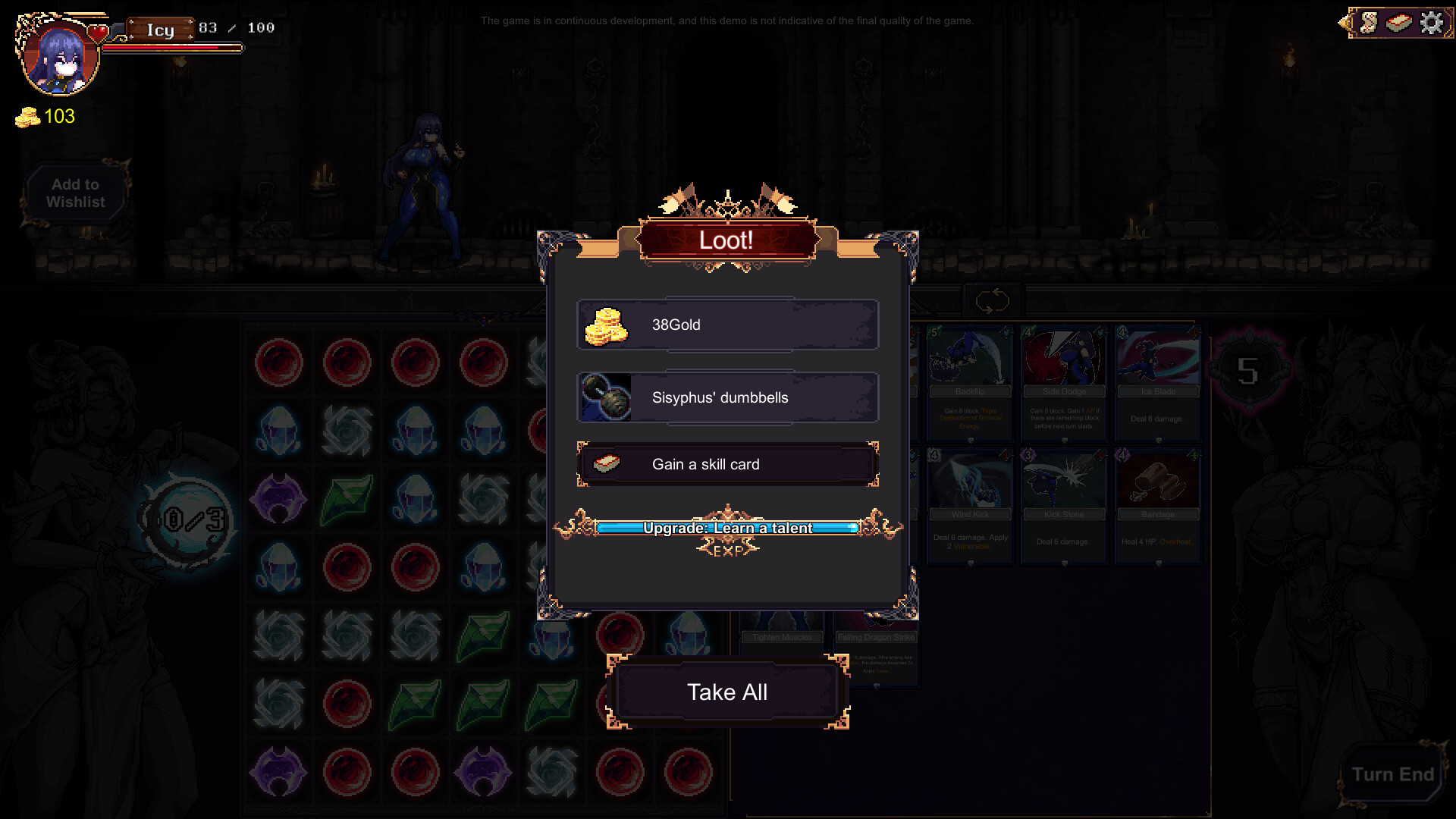This screenshot has height=819, width=1456.
Task: Select Icy's character portrait
Action: tap(59, 58)
